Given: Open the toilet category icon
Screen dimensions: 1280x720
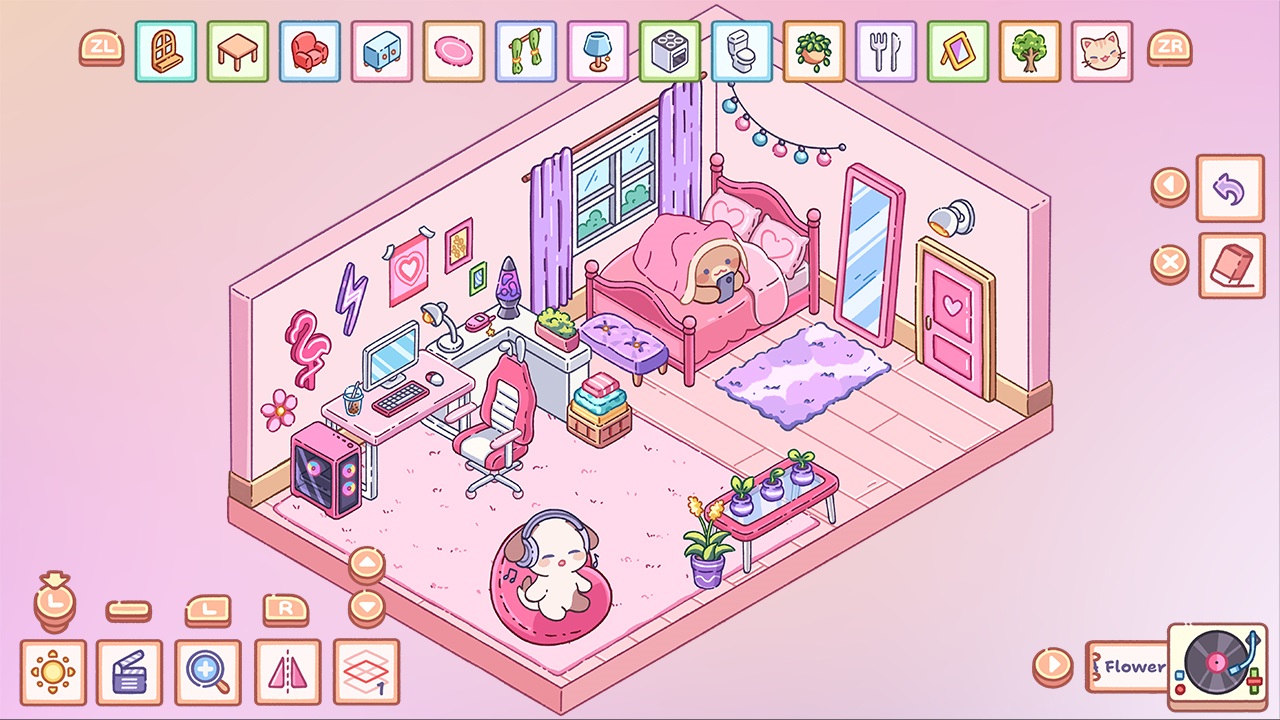Looking at the screenshot, I should pyautogui.click(x=741, y=50).
